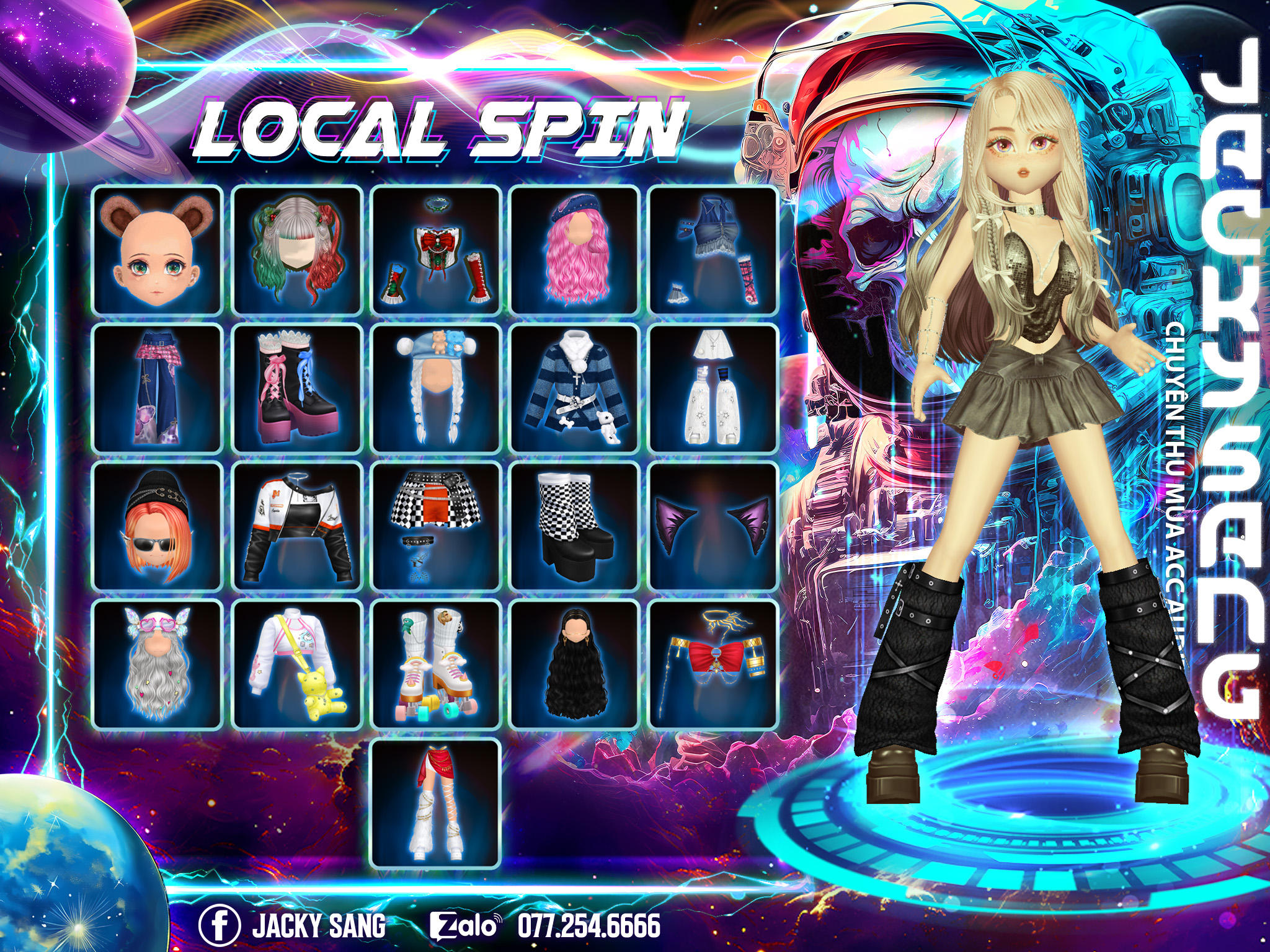
Task: Select the checkered black platform boots
Action: [574, 526]
